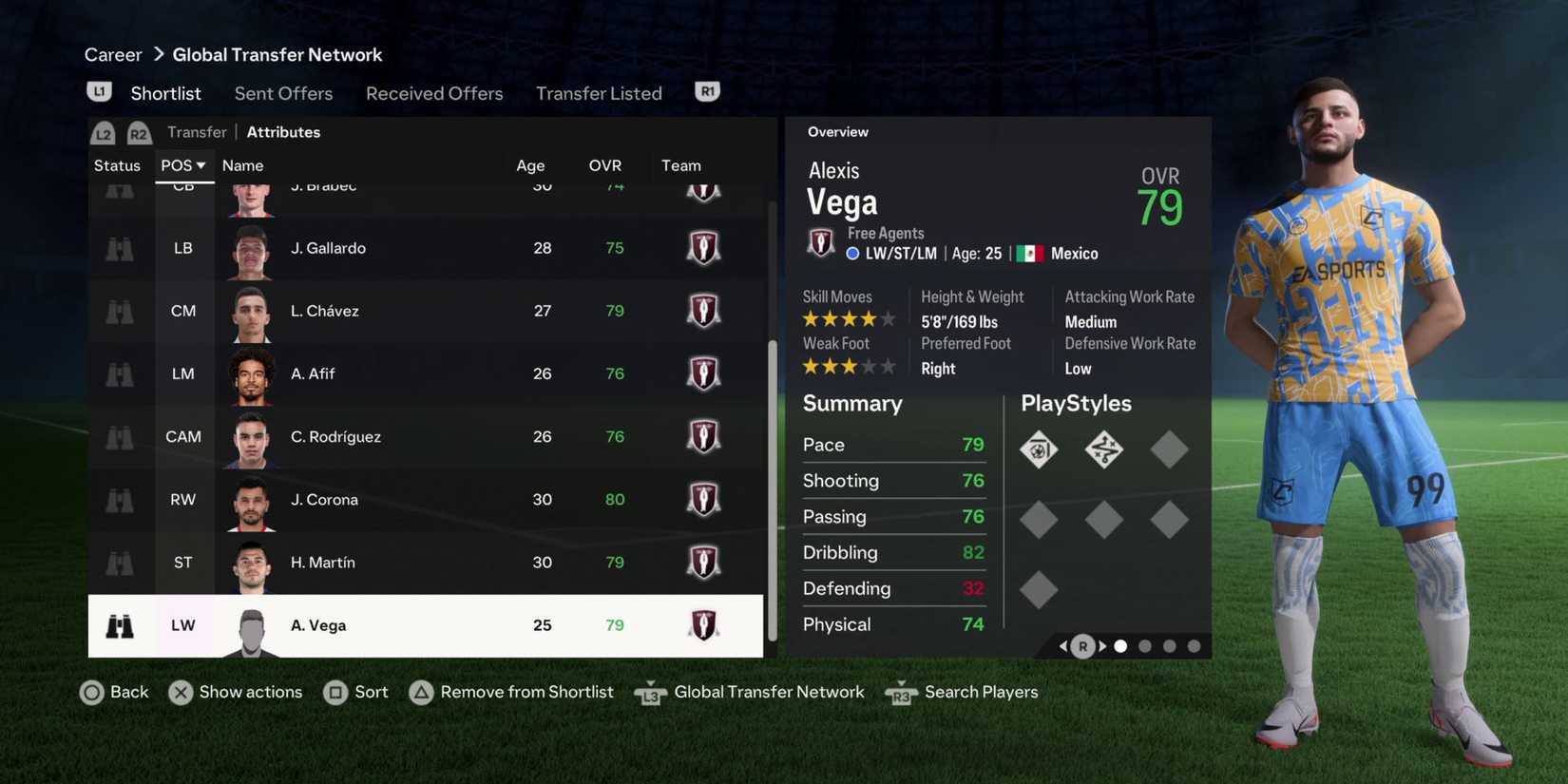Click Remove from Shortlist
This screenshot has height=784, width=1568.
tap(526, 692)
